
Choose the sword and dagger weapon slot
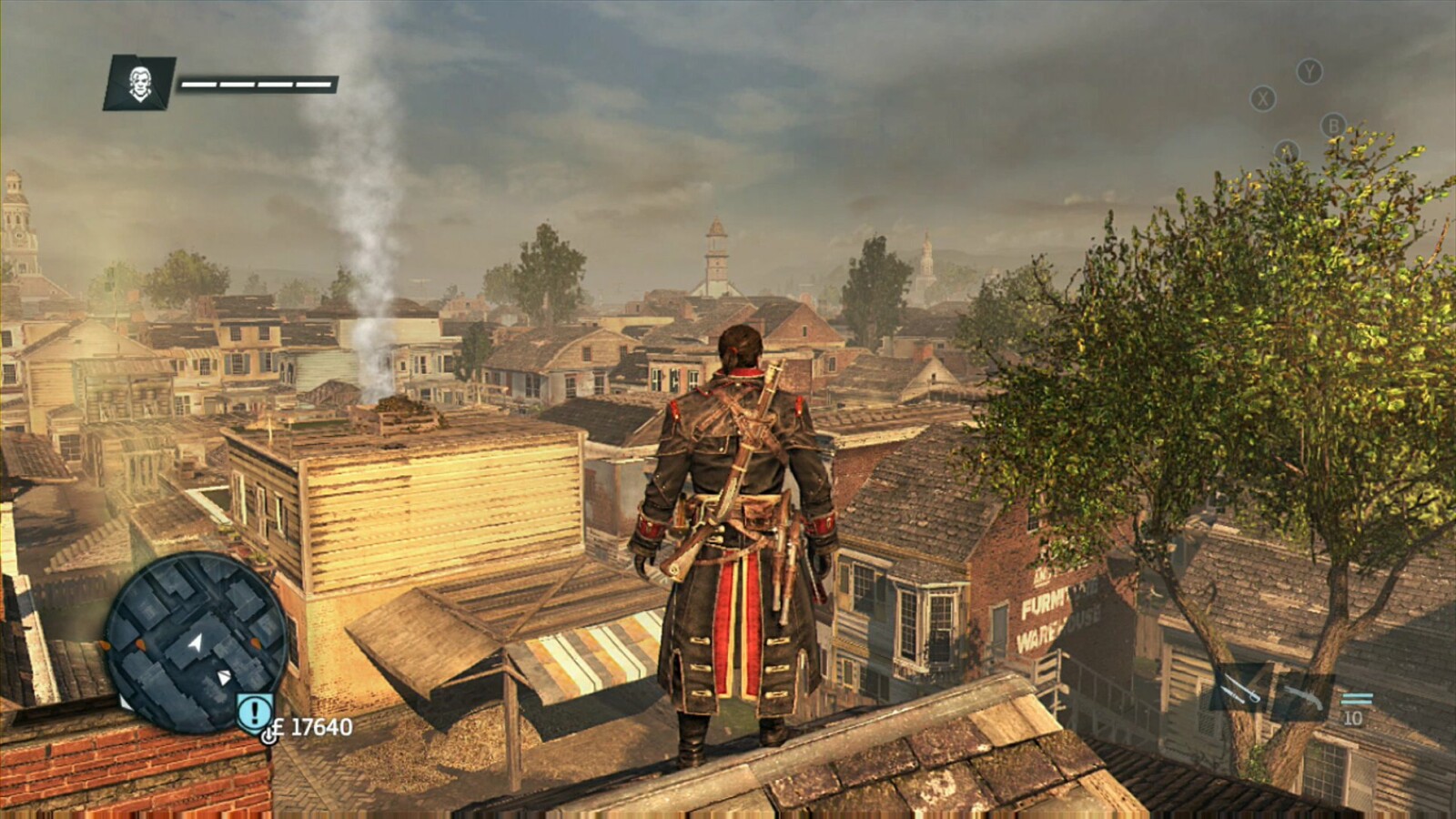[1241, 690]
